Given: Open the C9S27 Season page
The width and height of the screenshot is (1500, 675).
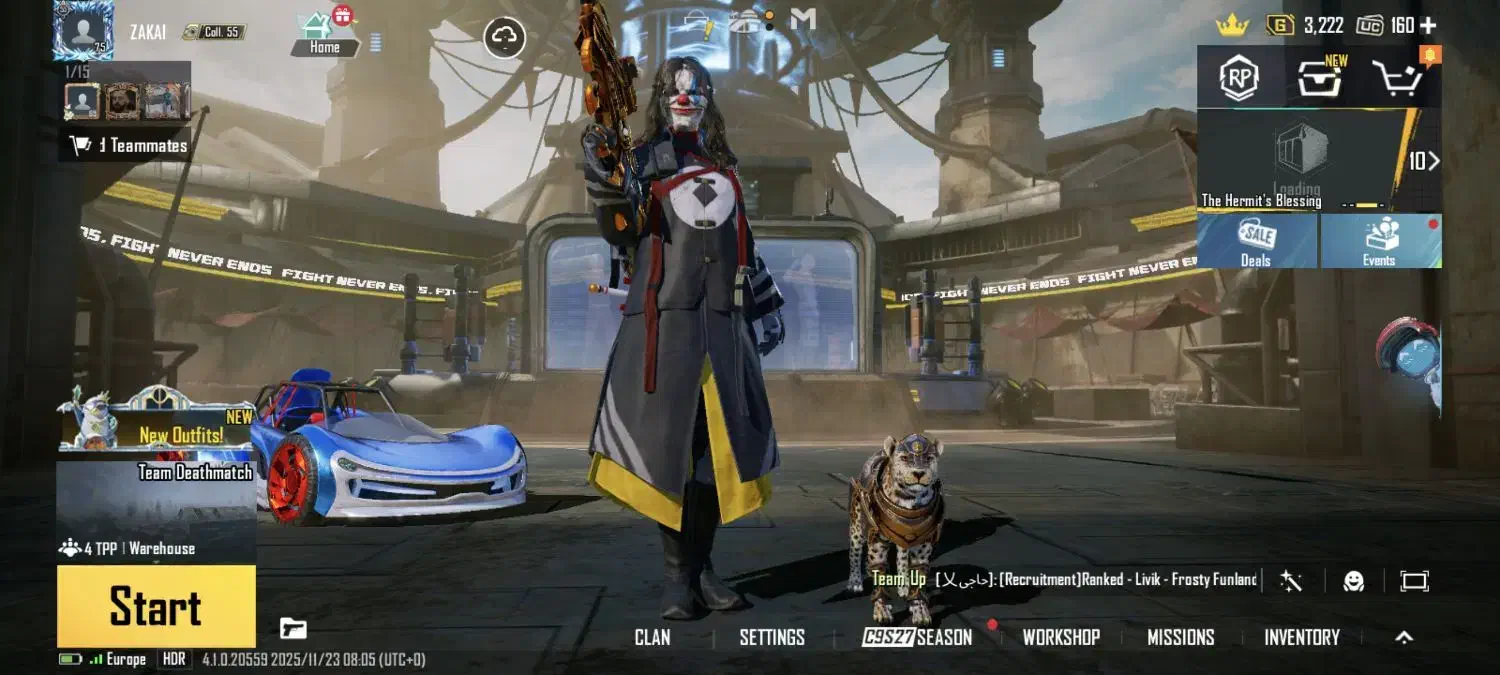Looking at the screenshot, I should point(917,637).
